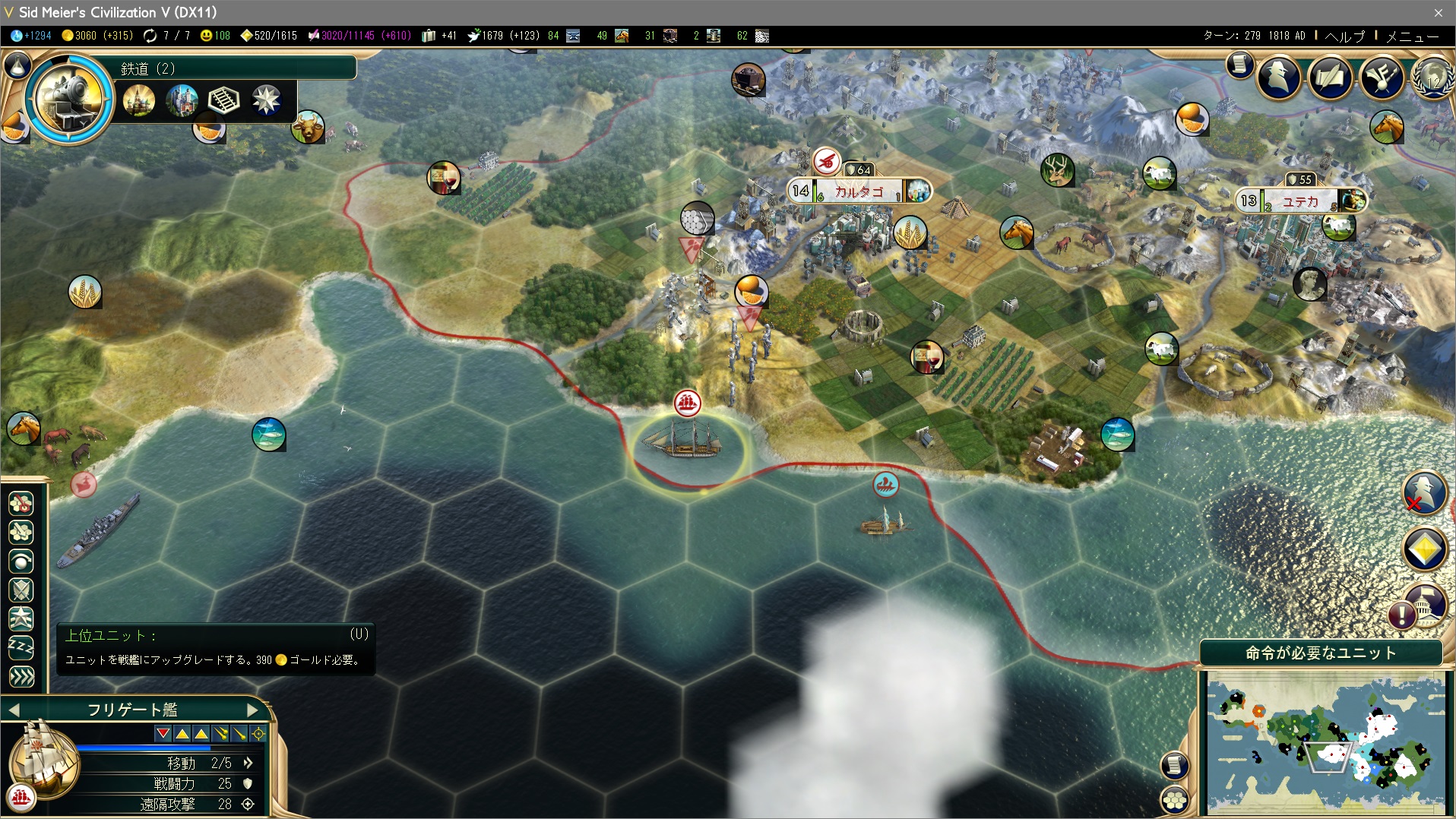Click the minimap world overview
This screenshot has height=819, width=1456.
1325,742
